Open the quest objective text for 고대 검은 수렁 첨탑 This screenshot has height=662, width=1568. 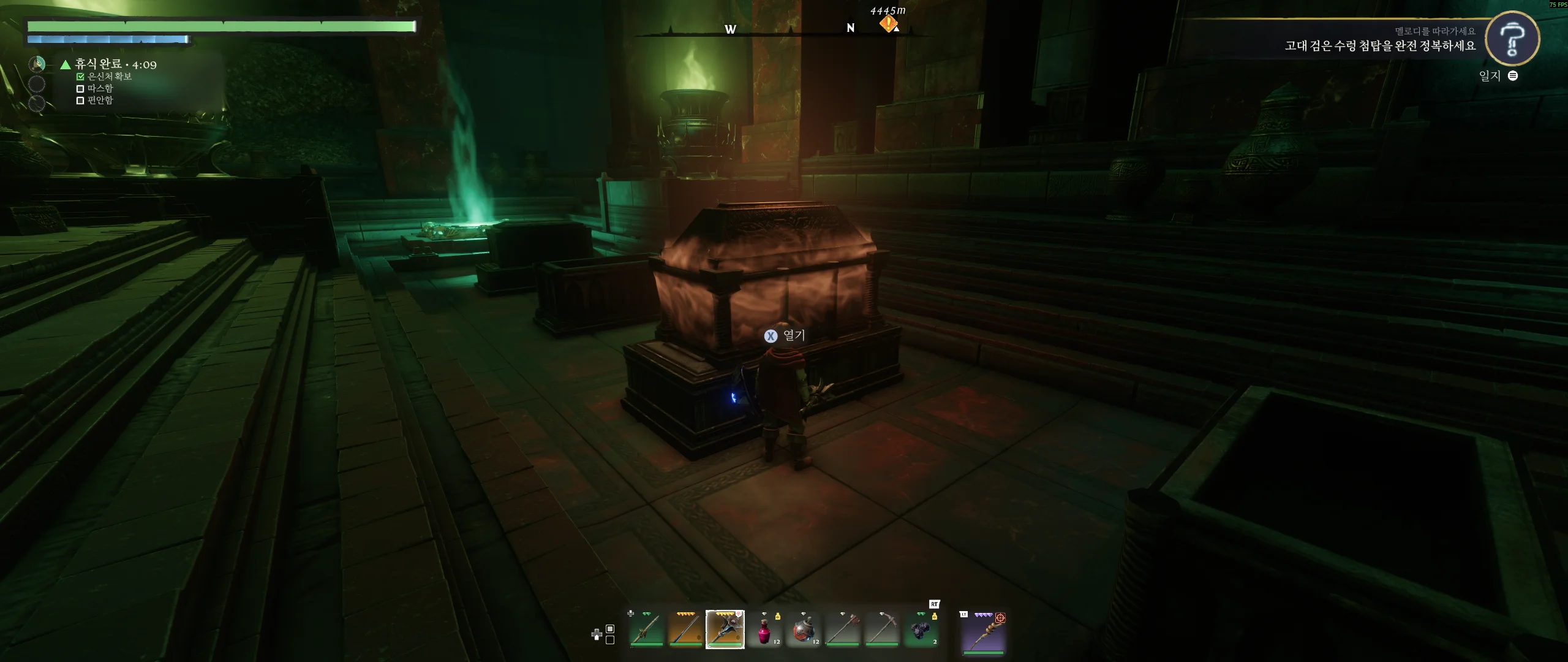click(1379, 46)
